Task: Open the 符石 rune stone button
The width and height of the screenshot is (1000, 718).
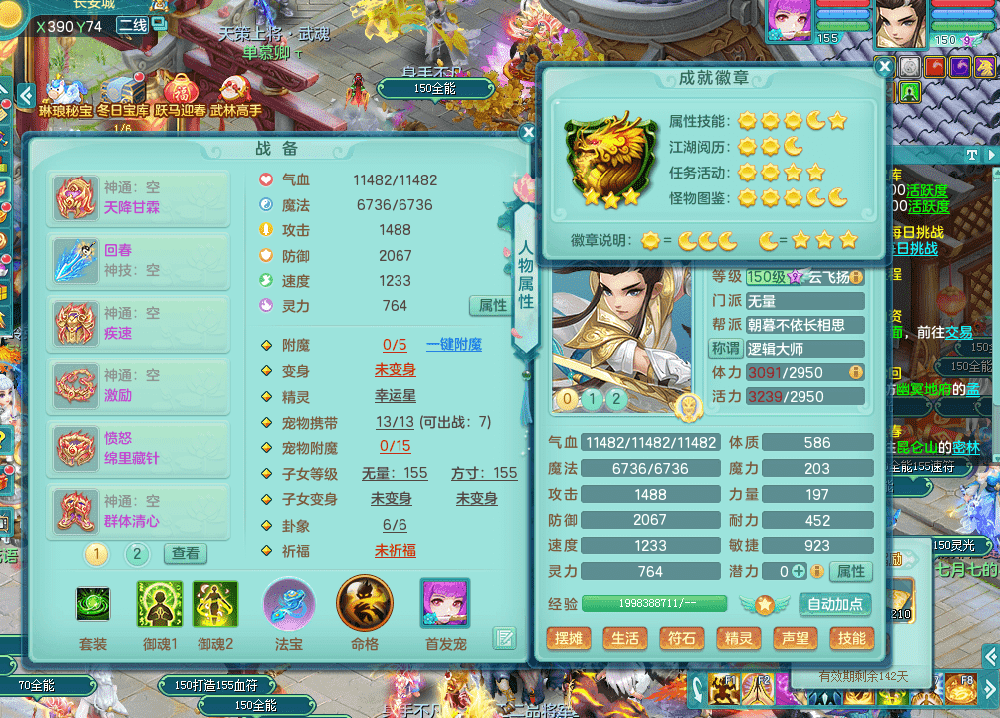Action: [x=683, y=638]
